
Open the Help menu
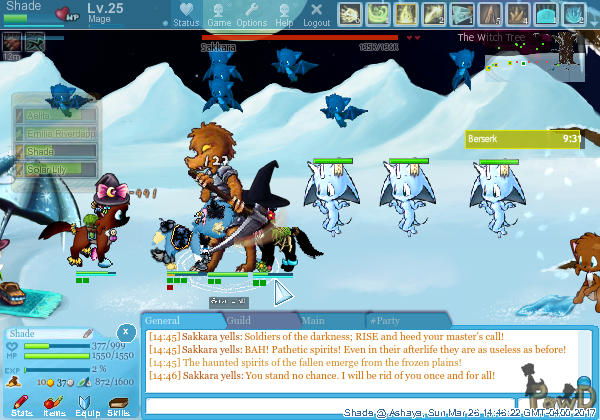point(284,15)
